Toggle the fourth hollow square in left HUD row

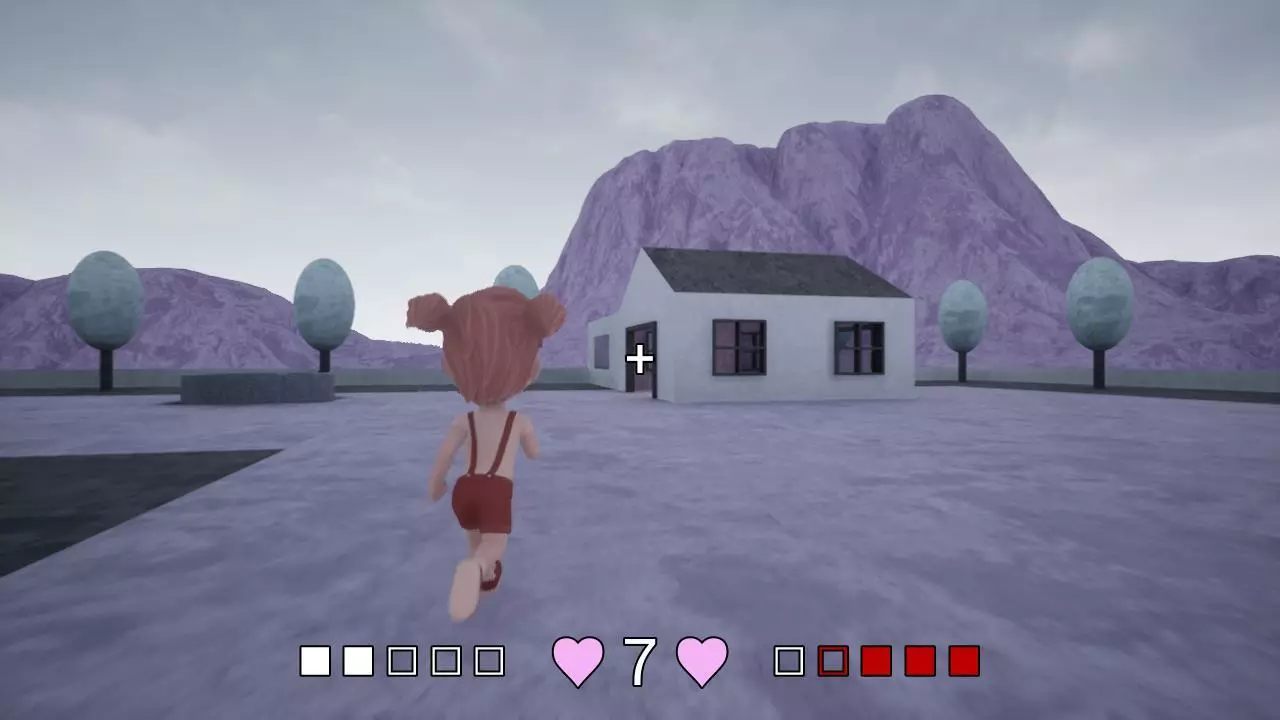tap(447, 659)
